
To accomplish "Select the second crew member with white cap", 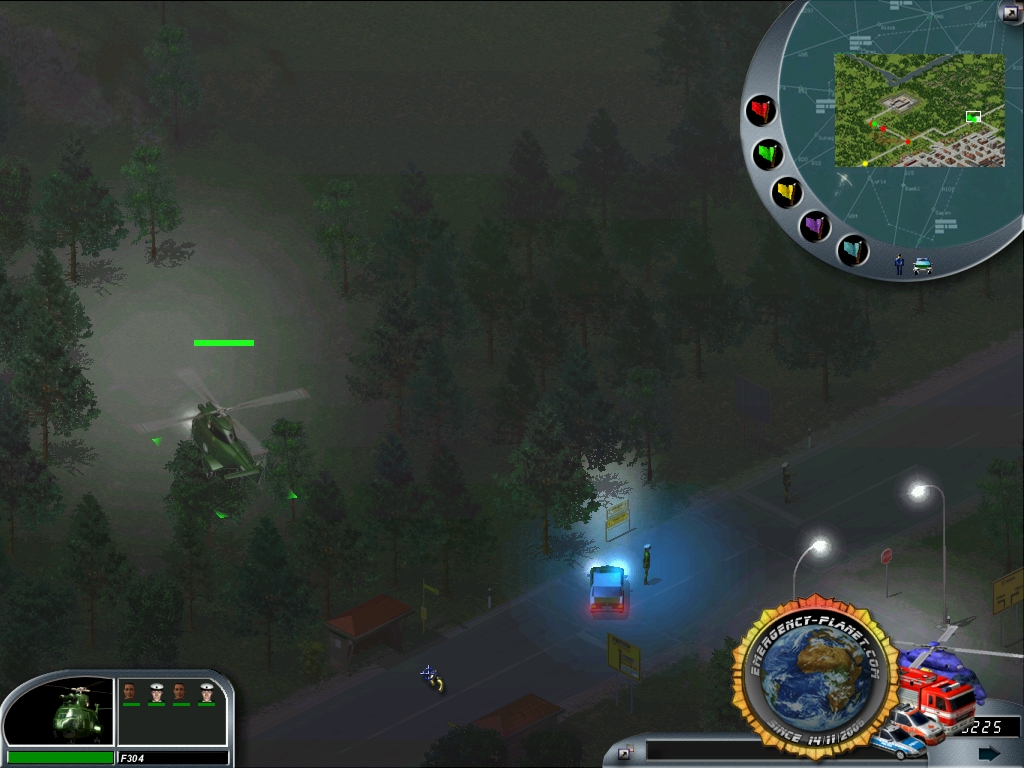I will (155, 691).
